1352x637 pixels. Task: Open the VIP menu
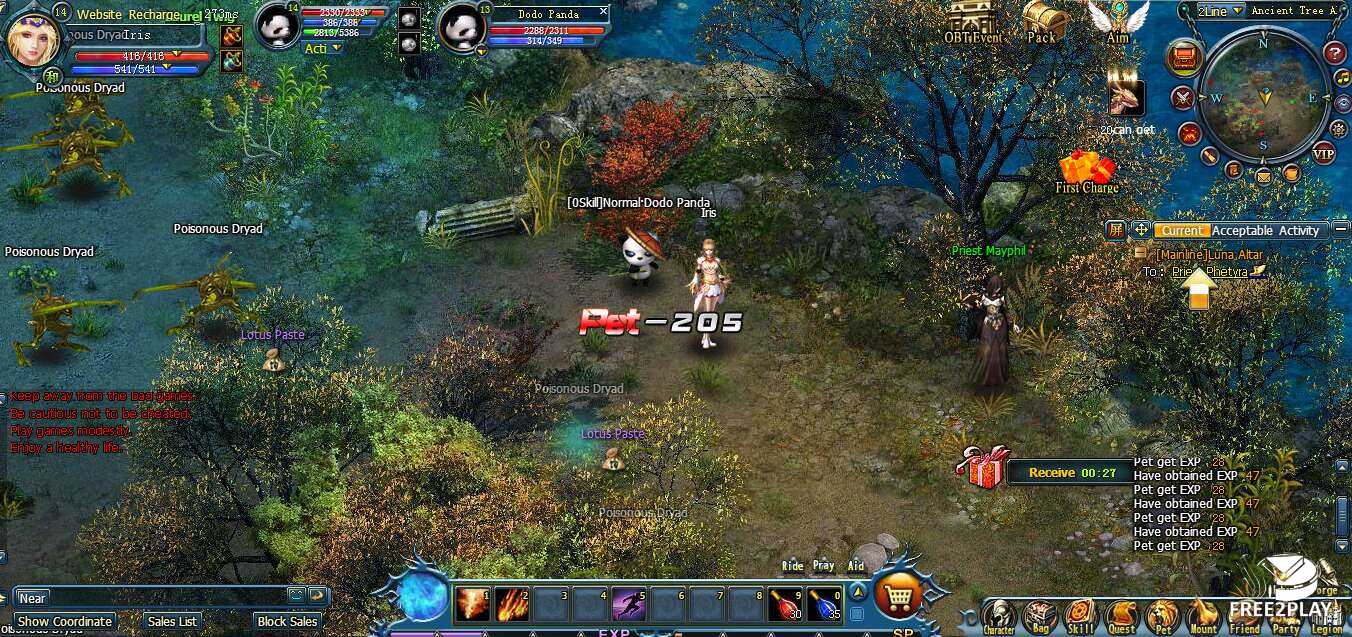[1322, 153]
